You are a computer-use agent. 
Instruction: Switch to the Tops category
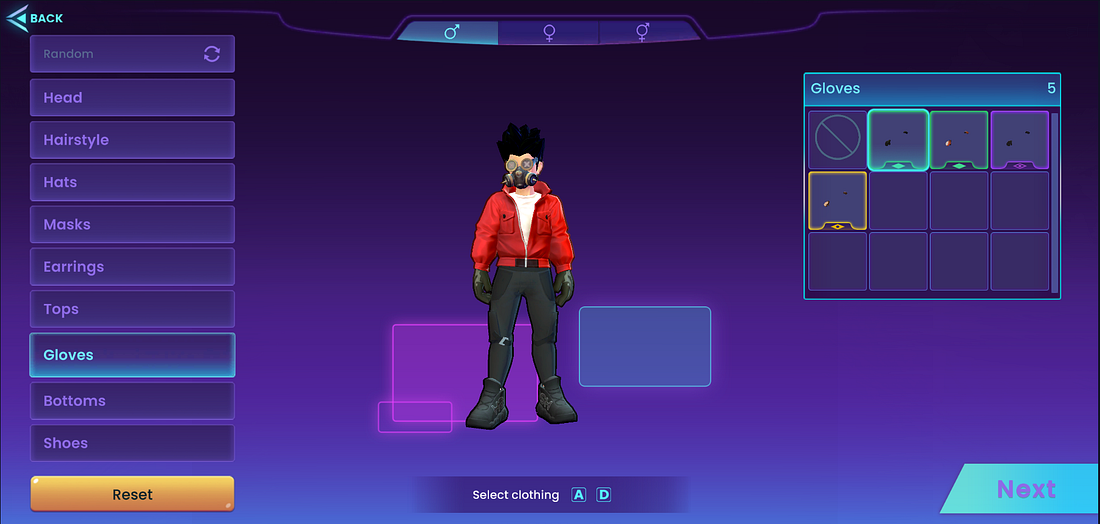point(132,309)
